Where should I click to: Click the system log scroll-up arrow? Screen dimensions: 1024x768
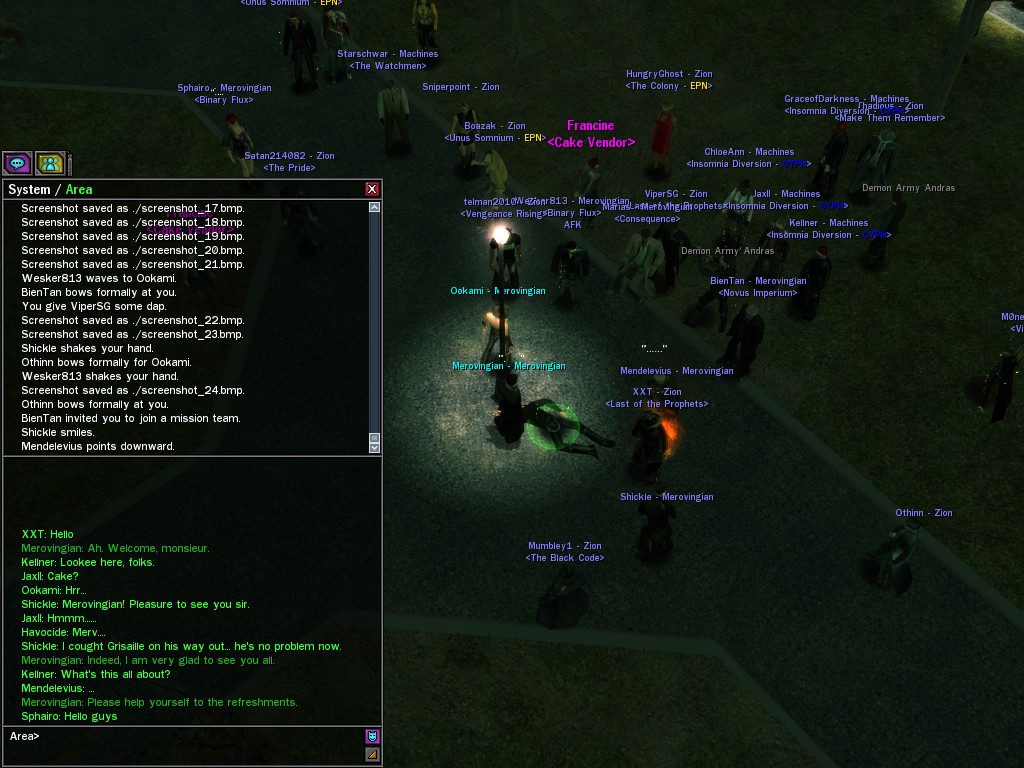(375, 207)
